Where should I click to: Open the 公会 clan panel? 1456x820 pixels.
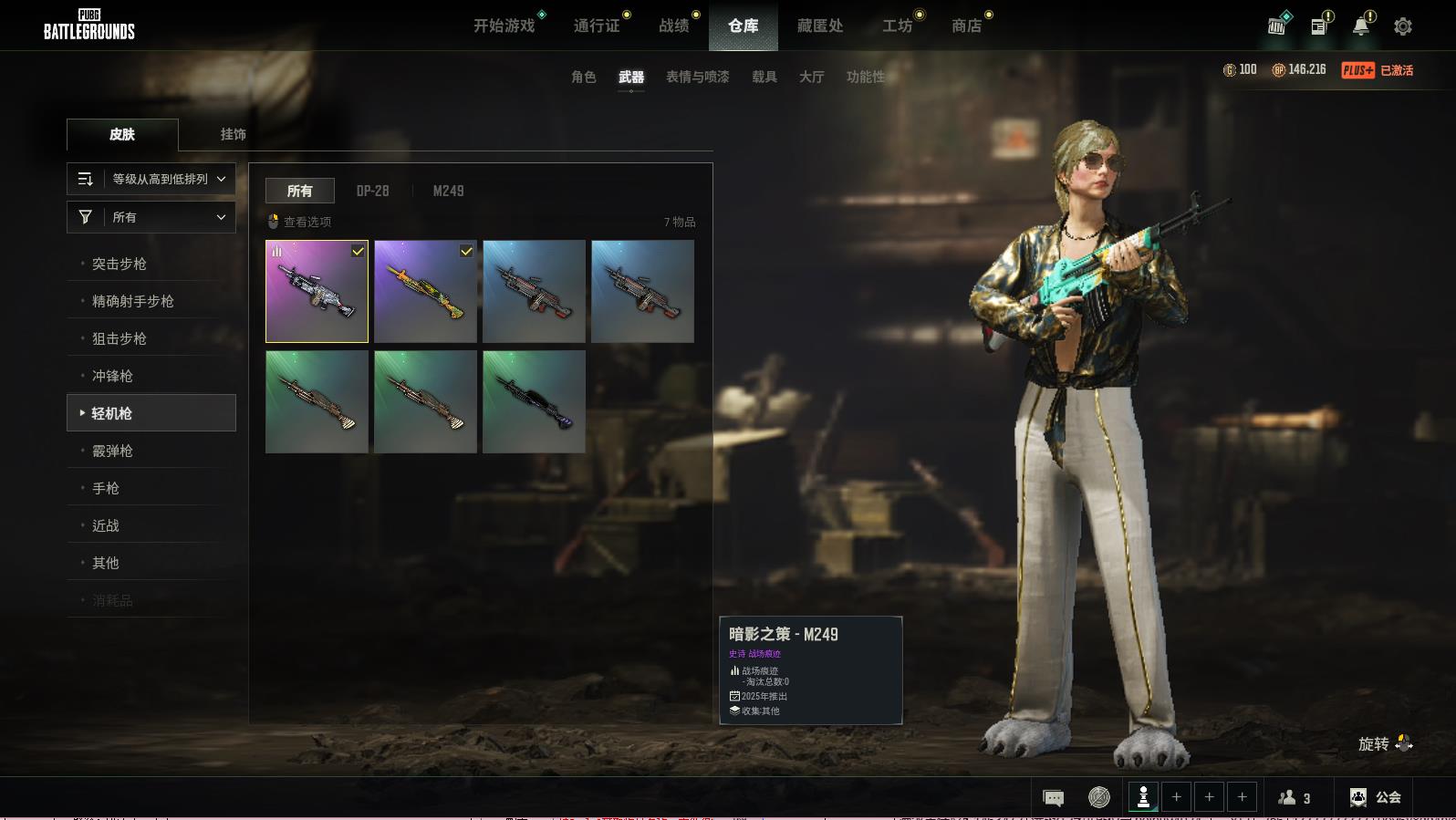pos(1375,797)
